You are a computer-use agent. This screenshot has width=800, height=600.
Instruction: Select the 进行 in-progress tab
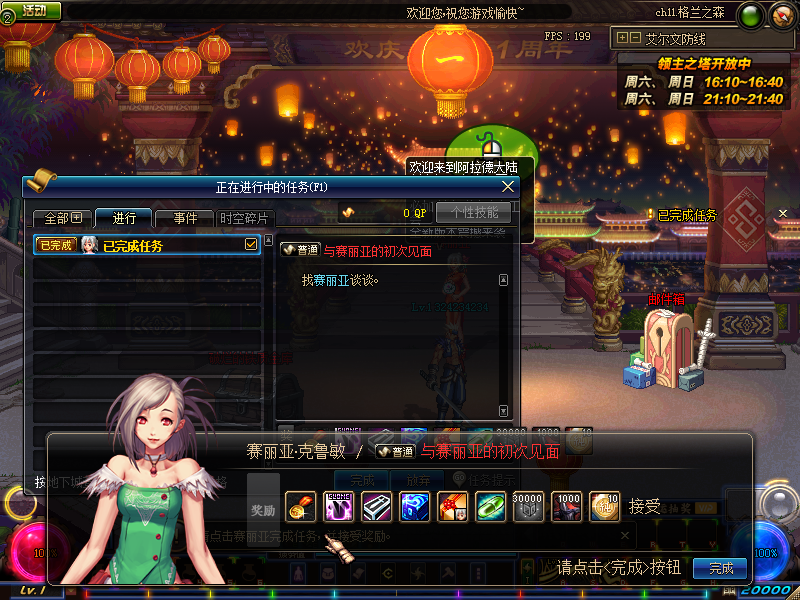(124, 218)
